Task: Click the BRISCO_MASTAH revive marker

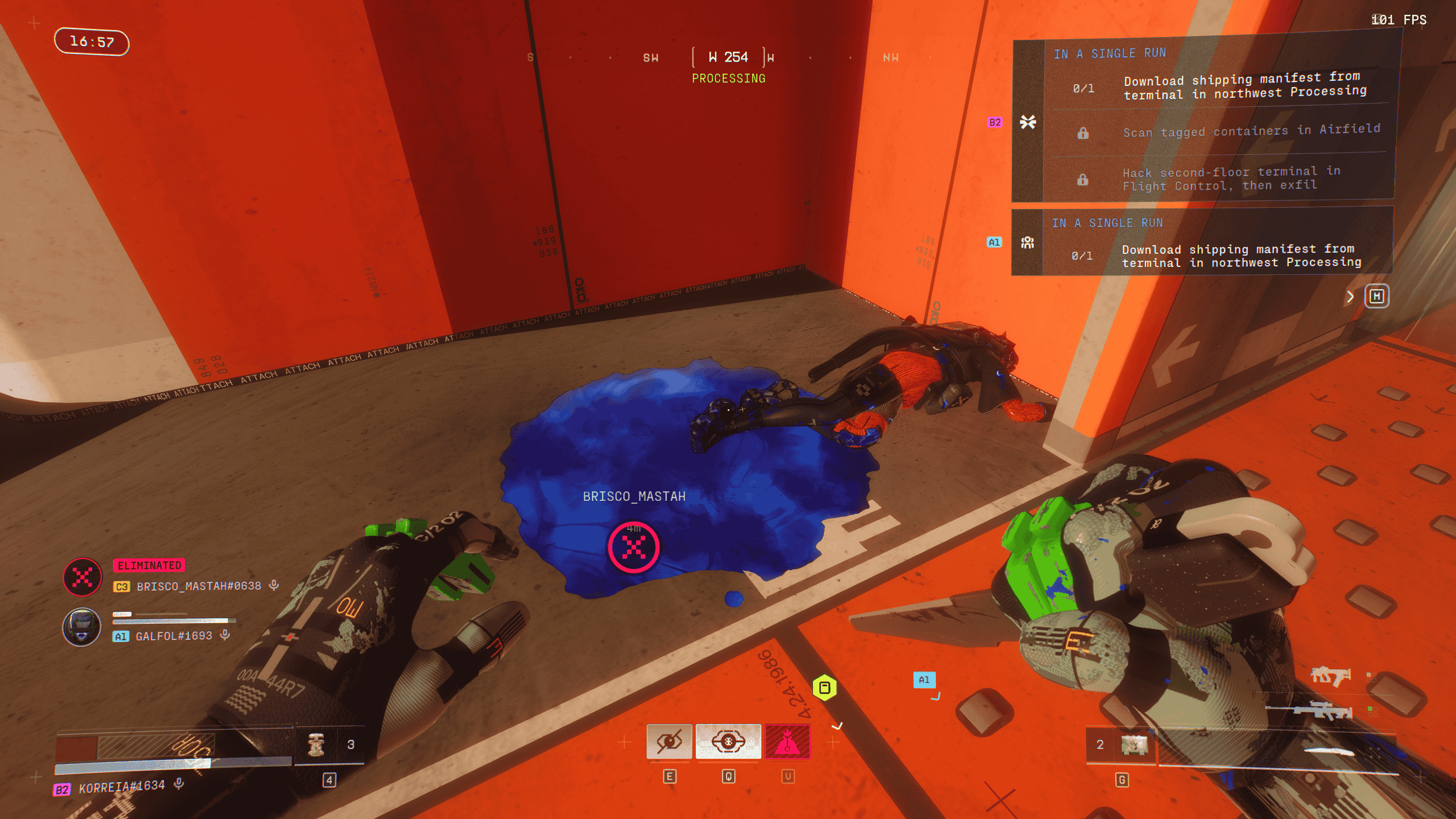Action: click(634, 548)
